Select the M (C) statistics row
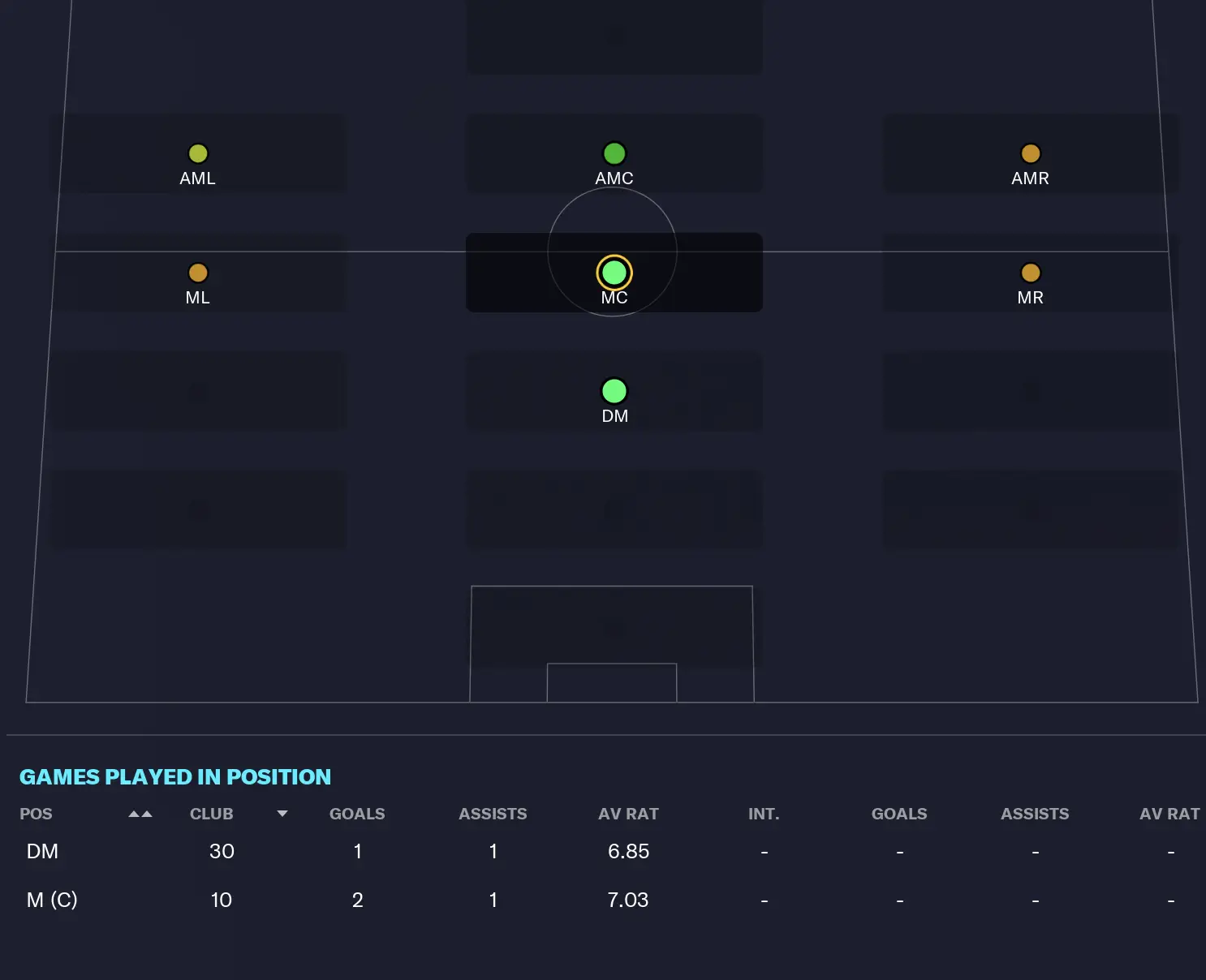Screen dimensions: 1206x980 coord(325,900)
